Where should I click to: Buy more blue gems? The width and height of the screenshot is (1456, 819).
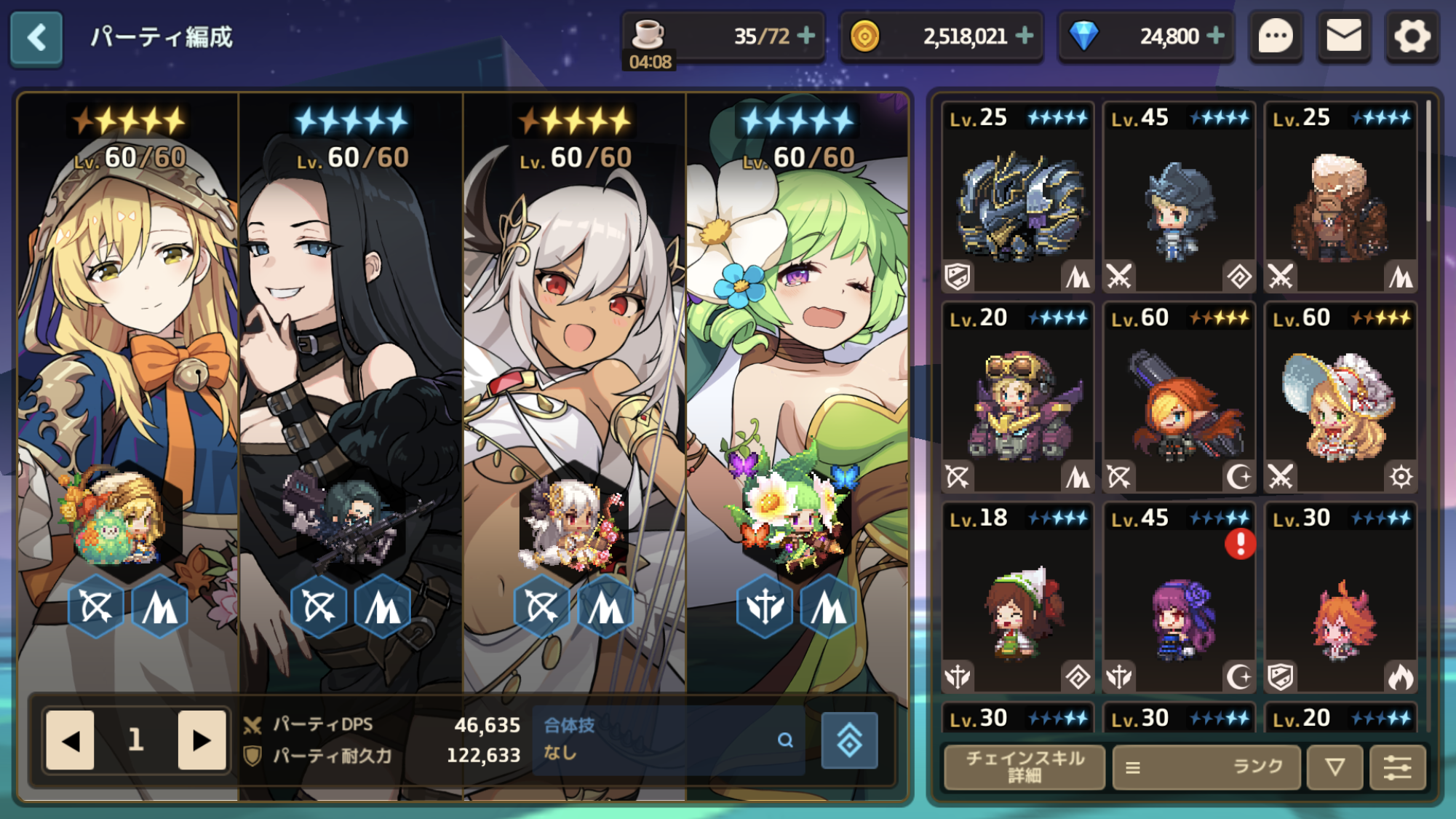pyautogui.click(x=1215, y=36)
